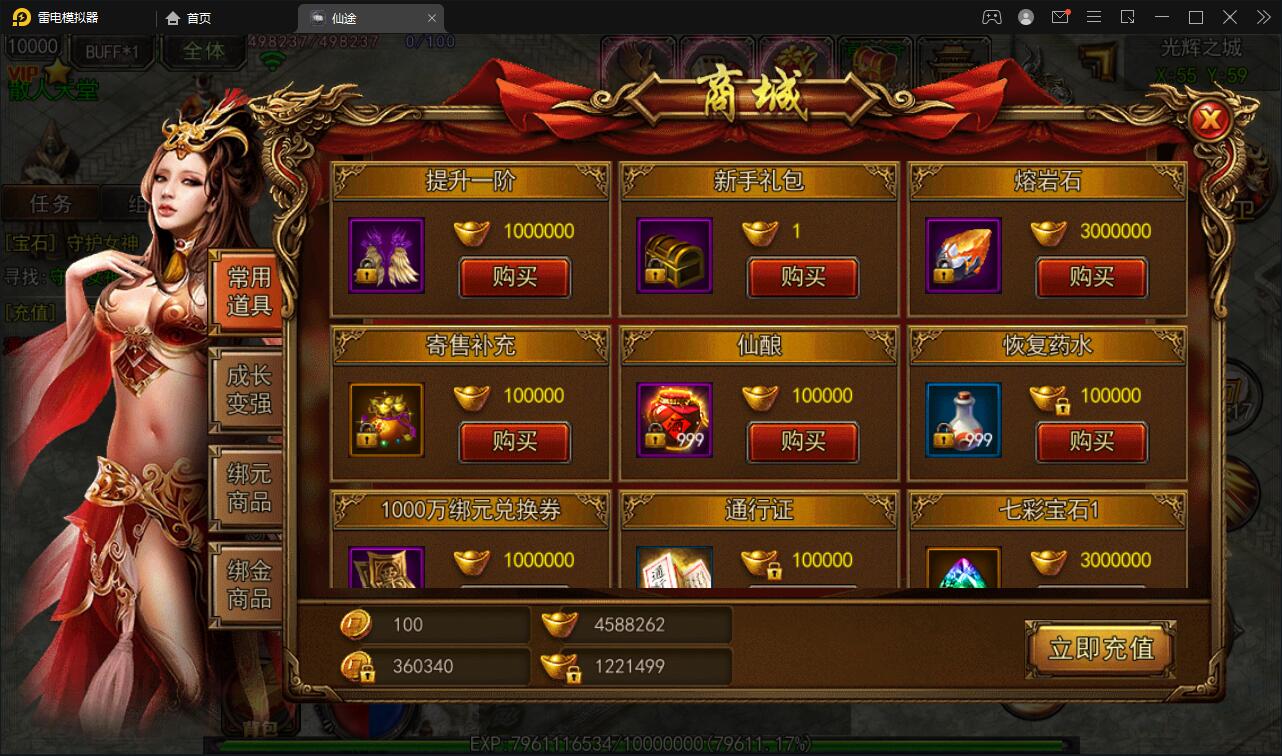Click the 立即充值 recharge button
The image size is (1282, 756).
click(1099, 649)
